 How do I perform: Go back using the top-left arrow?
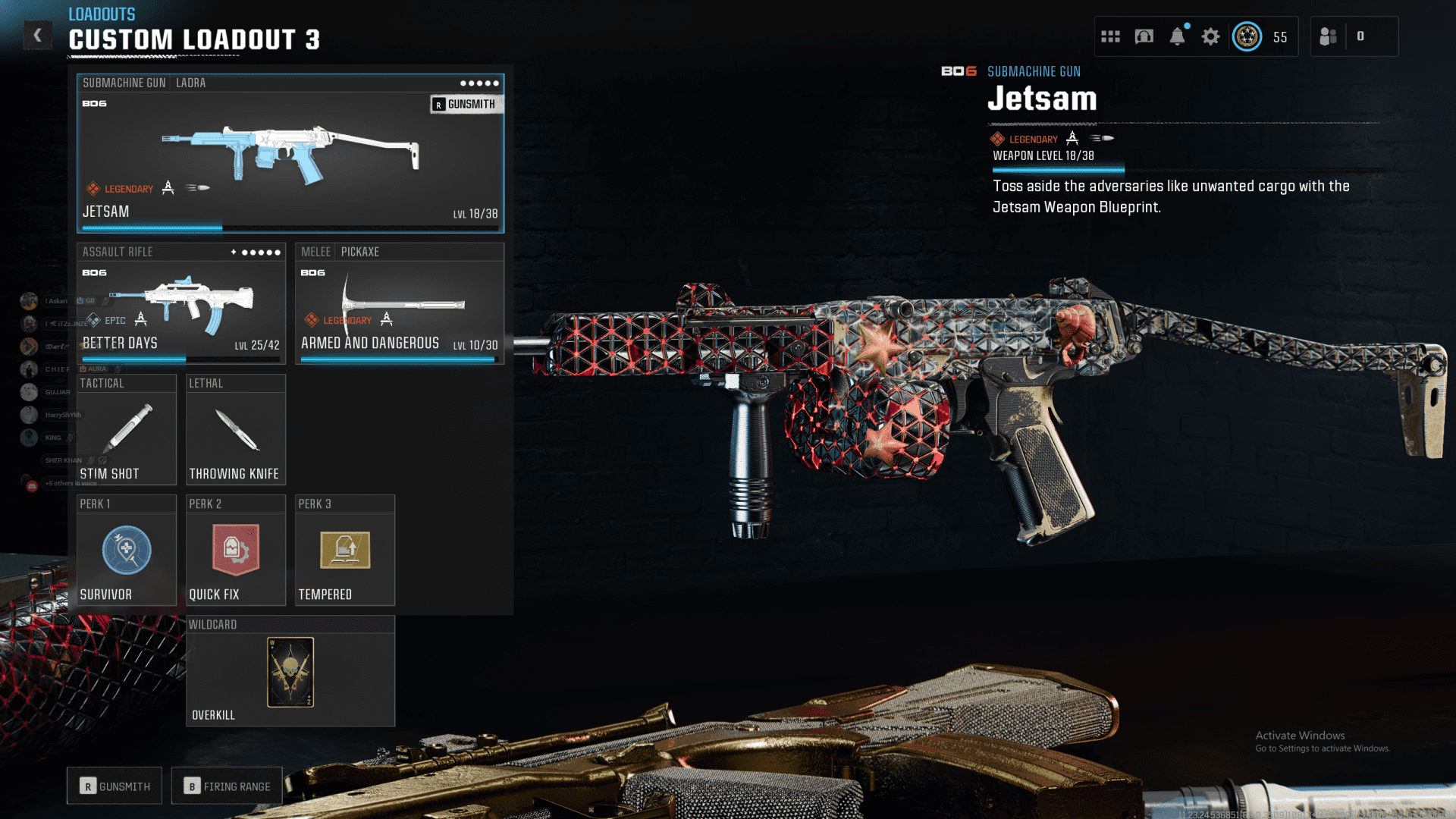(x=37, y=35)
